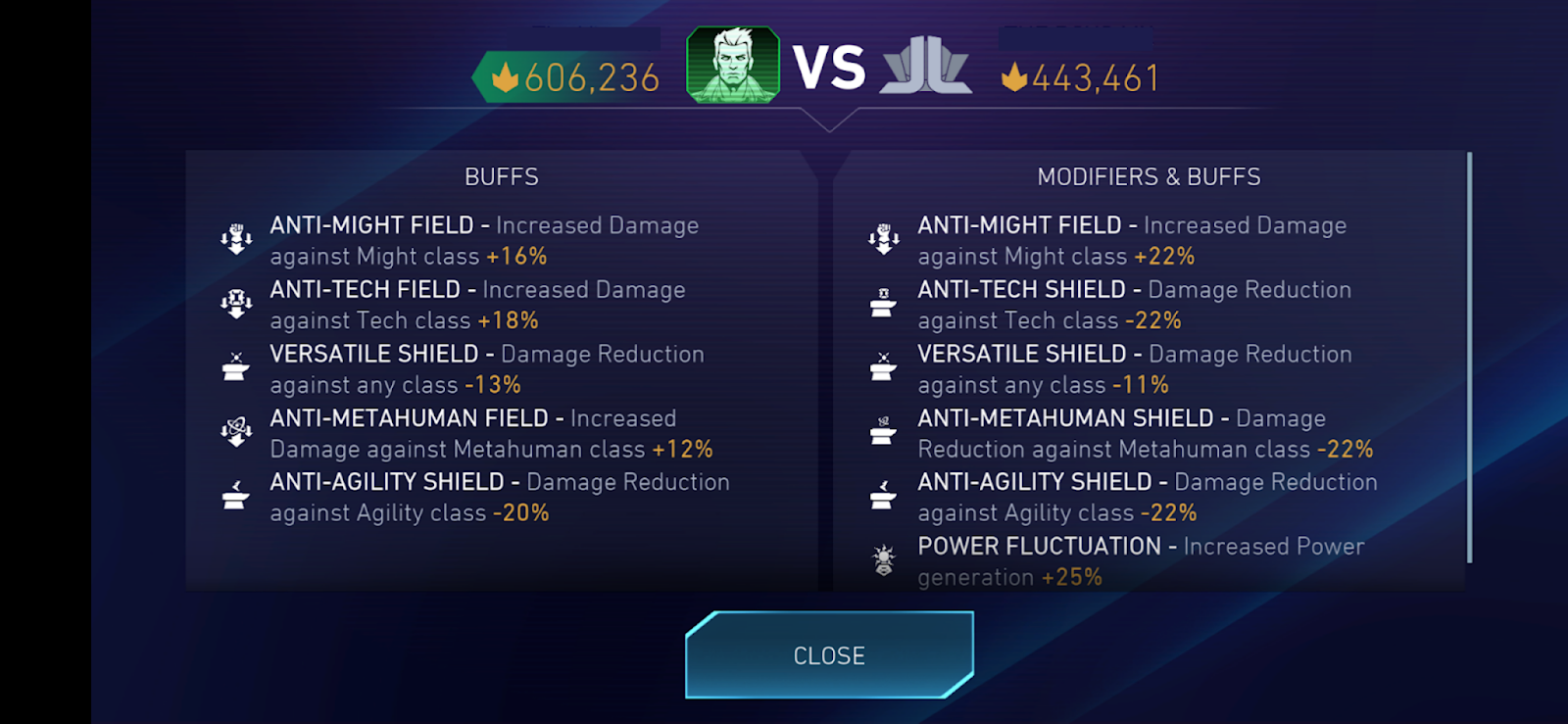This screenshot has height=724, width=1568.
Task: Close the buffs comparison panel
Action: tap(829, 655)
